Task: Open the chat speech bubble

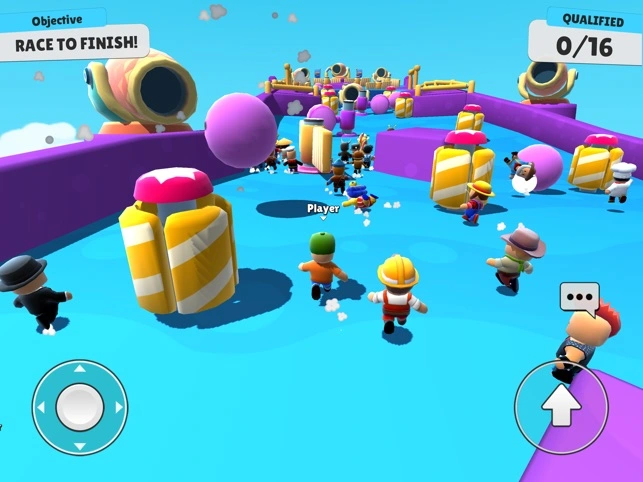Action: (x=579, y=297)
